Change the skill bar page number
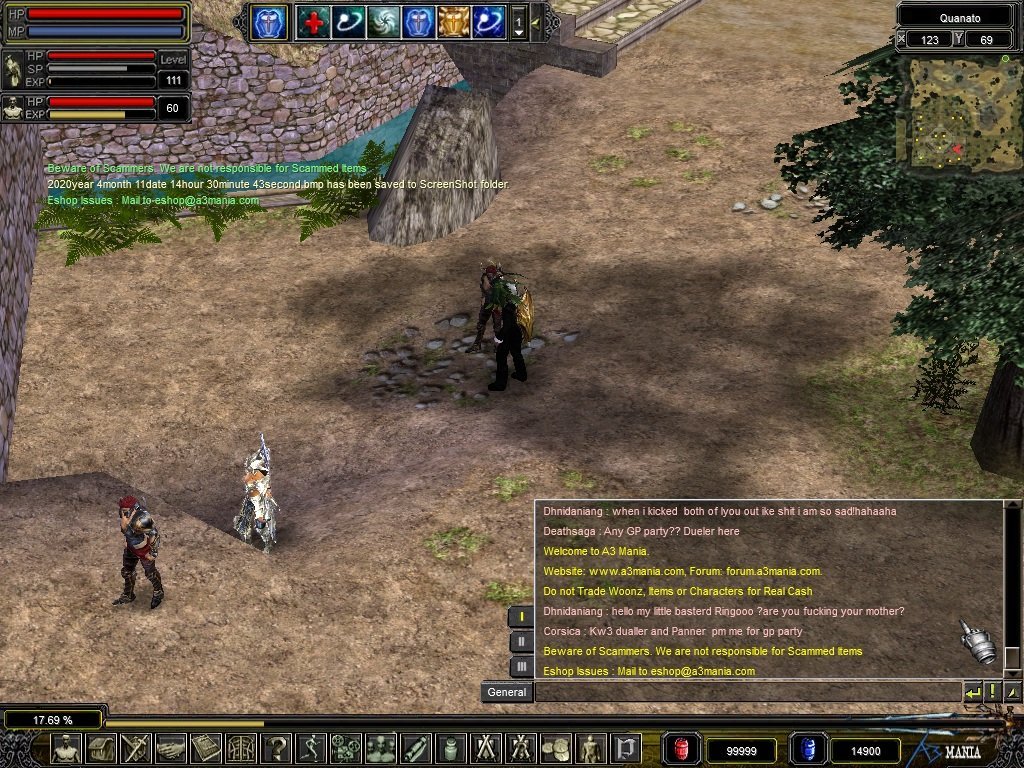Image resolution: width=1024 pixels, height=768 pixels. 518,22
